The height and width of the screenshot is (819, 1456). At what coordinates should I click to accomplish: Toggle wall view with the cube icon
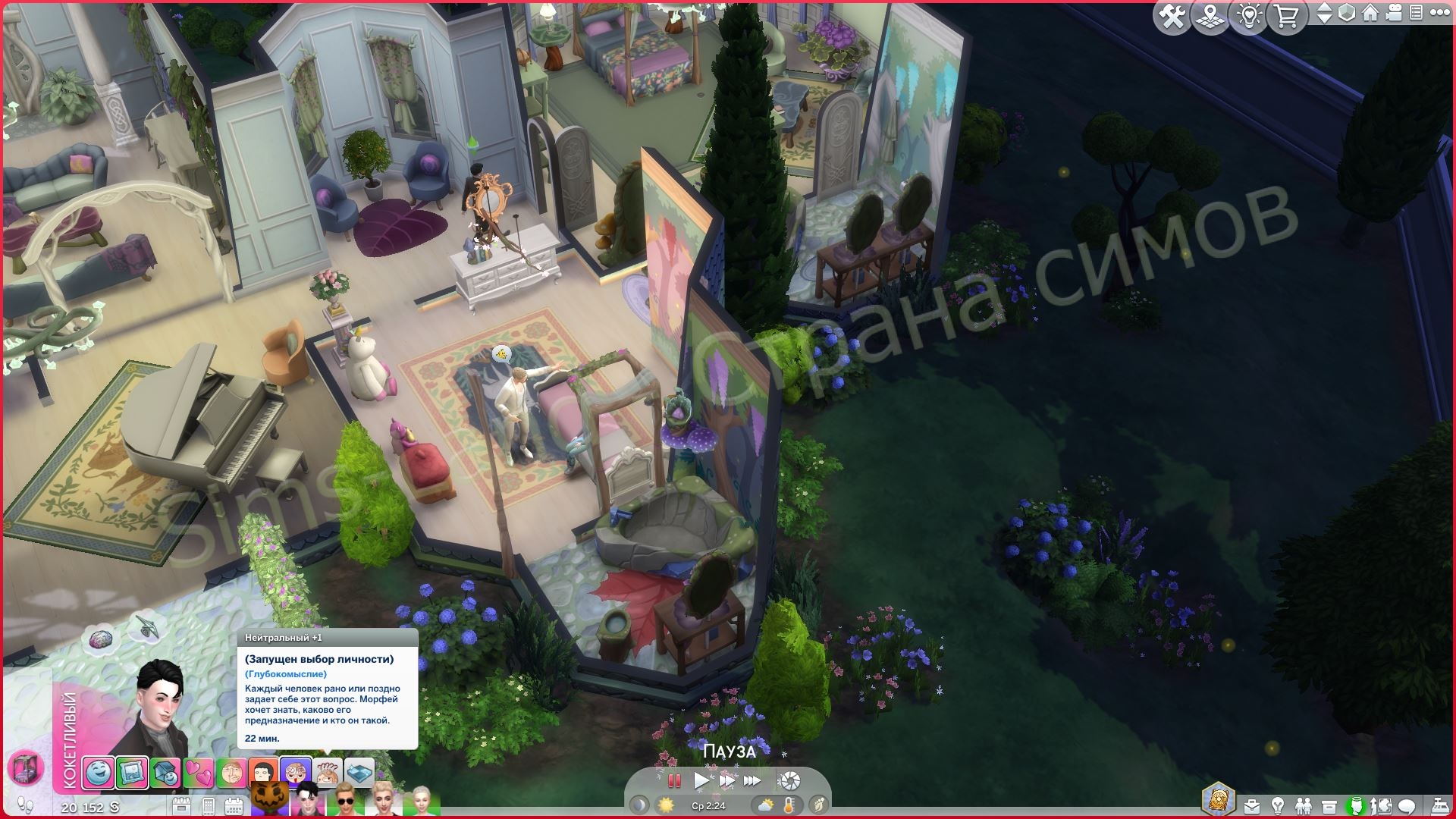click(1347, 14)
